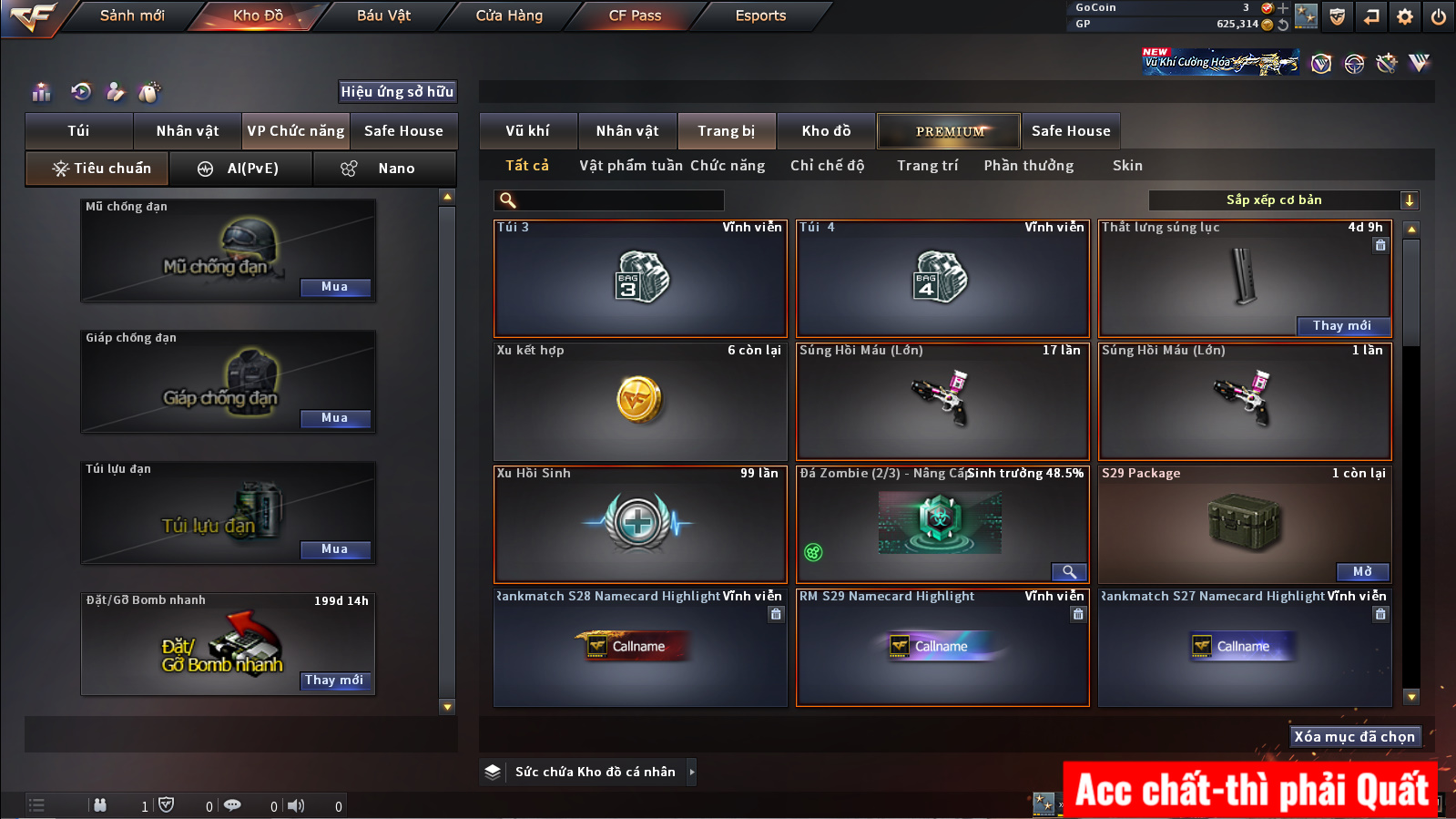Viewport: 1456px width, 819px height.
Task: Open the Sảnh mới lobby tab
Action: 132,15
